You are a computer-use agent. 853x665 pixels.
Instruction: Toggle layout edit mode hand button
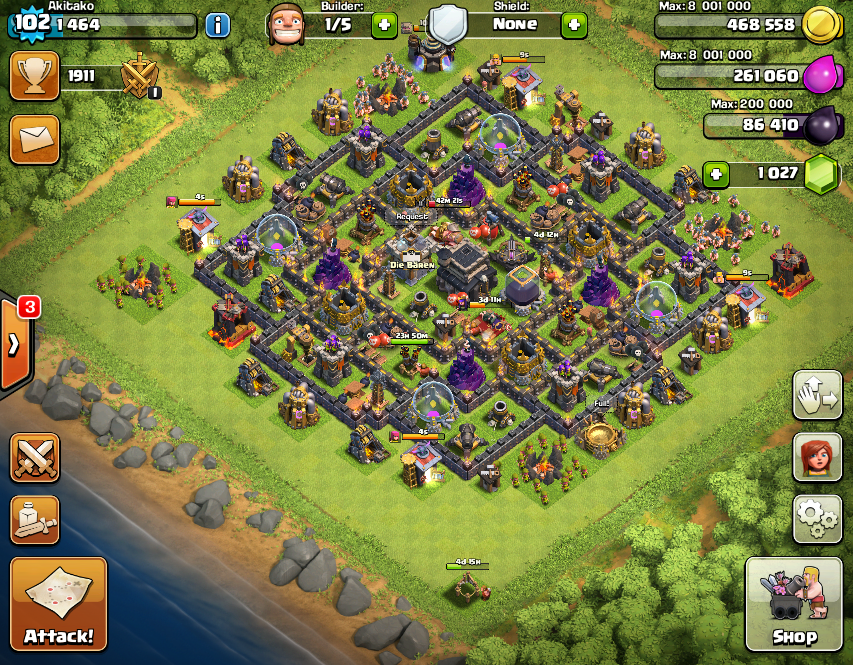click(817, 396)
